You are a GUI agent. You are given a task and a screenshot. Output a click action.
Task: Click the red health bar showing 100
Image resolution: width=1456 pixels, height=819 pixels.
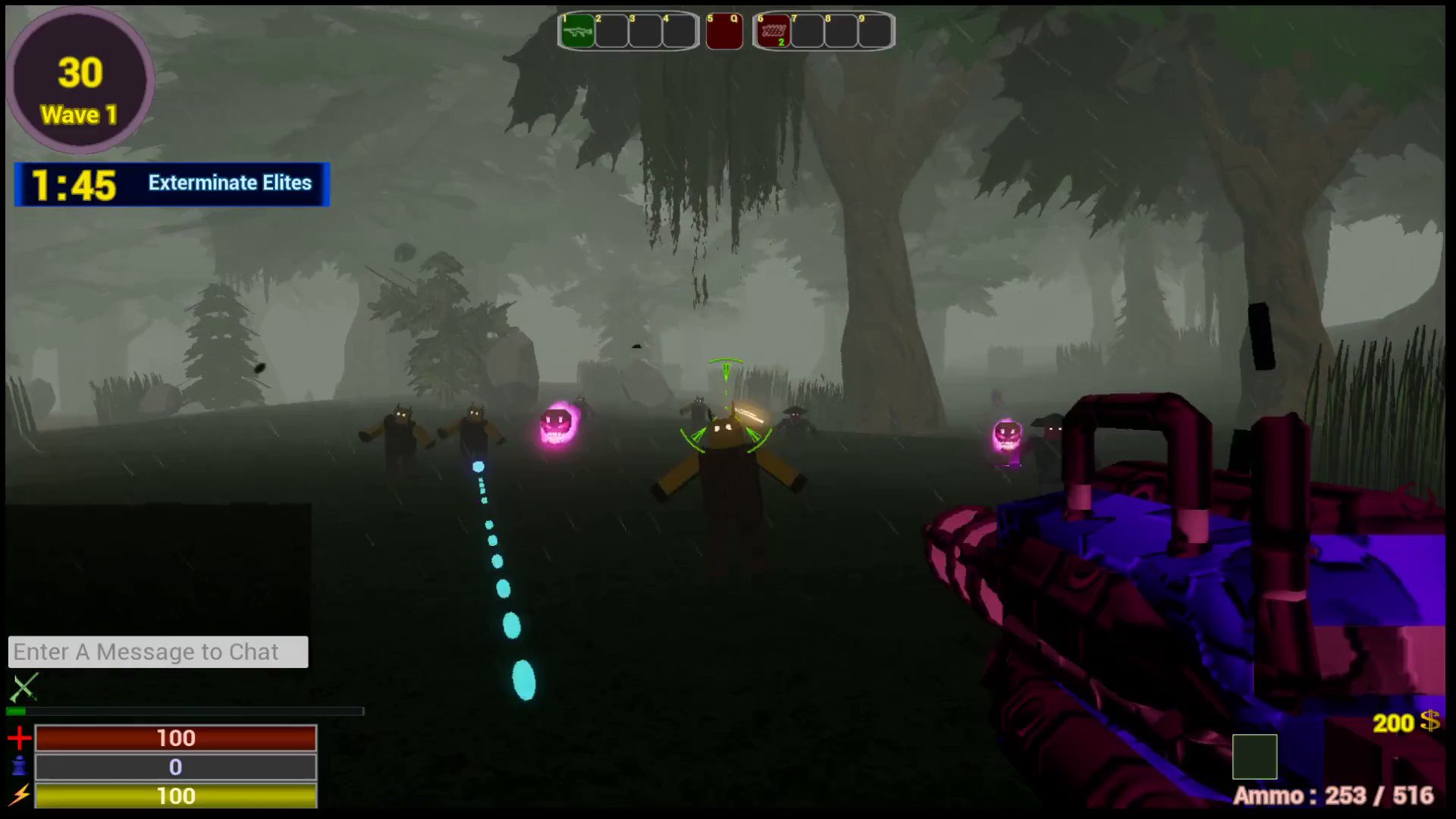coord(176,737)
